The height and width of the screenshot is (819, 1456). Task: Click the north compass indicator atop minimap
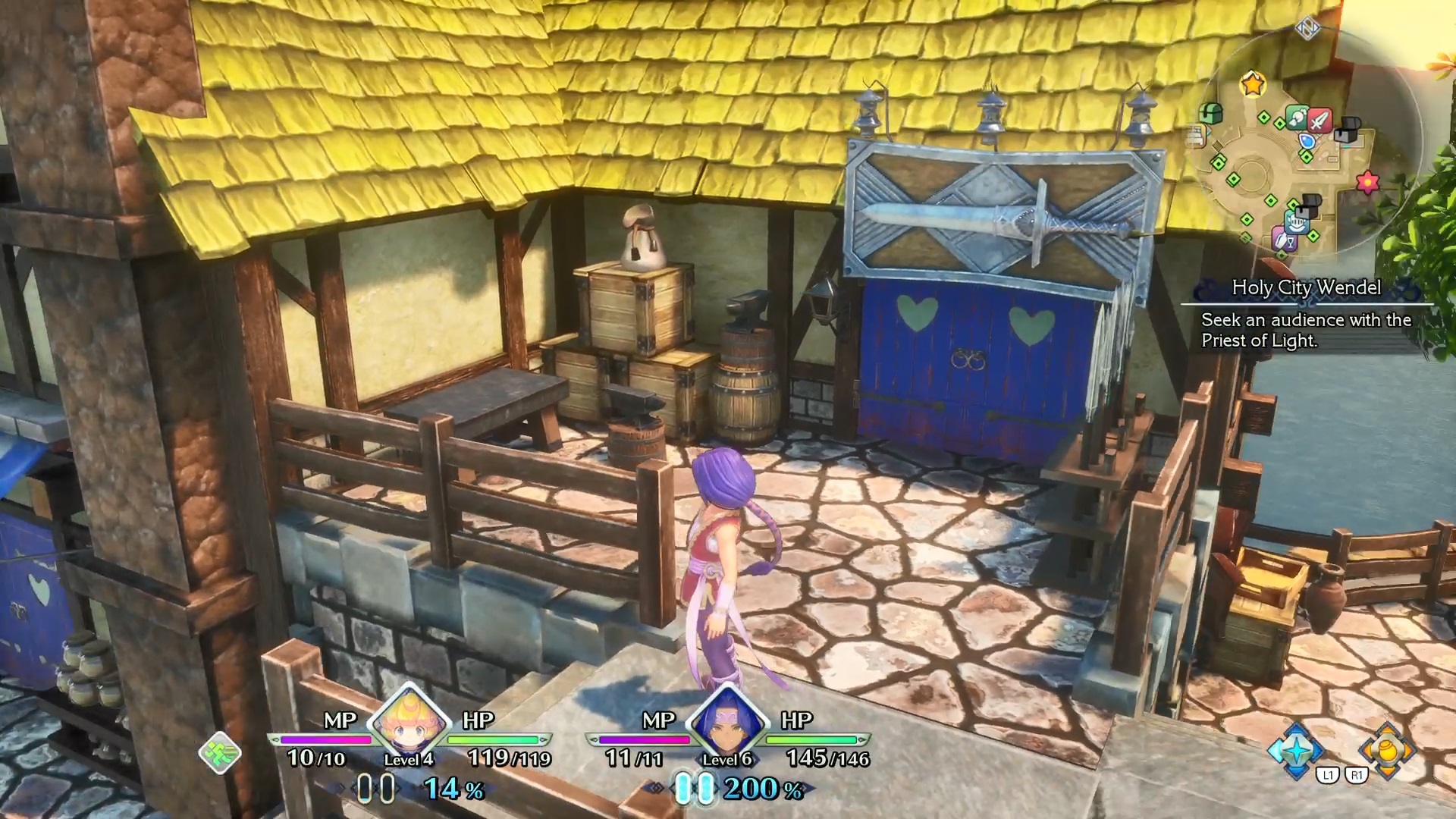click(1307, 29)
